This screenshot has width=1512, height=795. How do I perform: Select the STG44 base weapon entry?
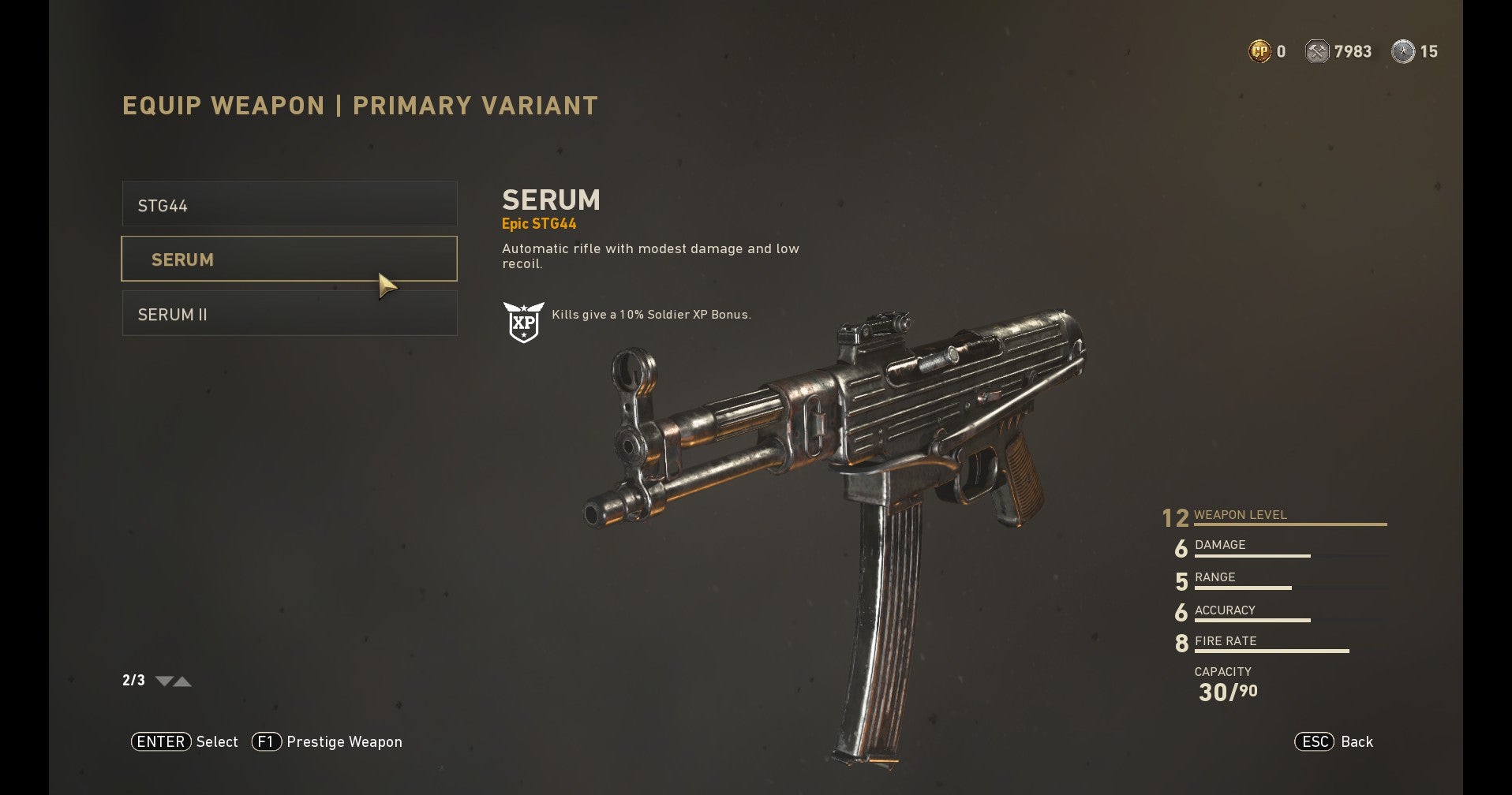[x=289, y=204]
